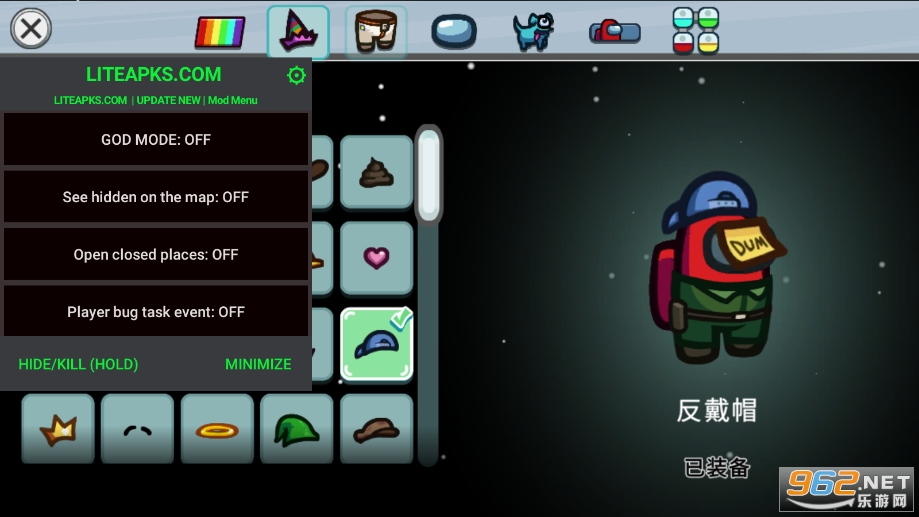Viewport: 919px width, 517px height.
Task: Pick the green elf hat
Action: tap(297, 429)
